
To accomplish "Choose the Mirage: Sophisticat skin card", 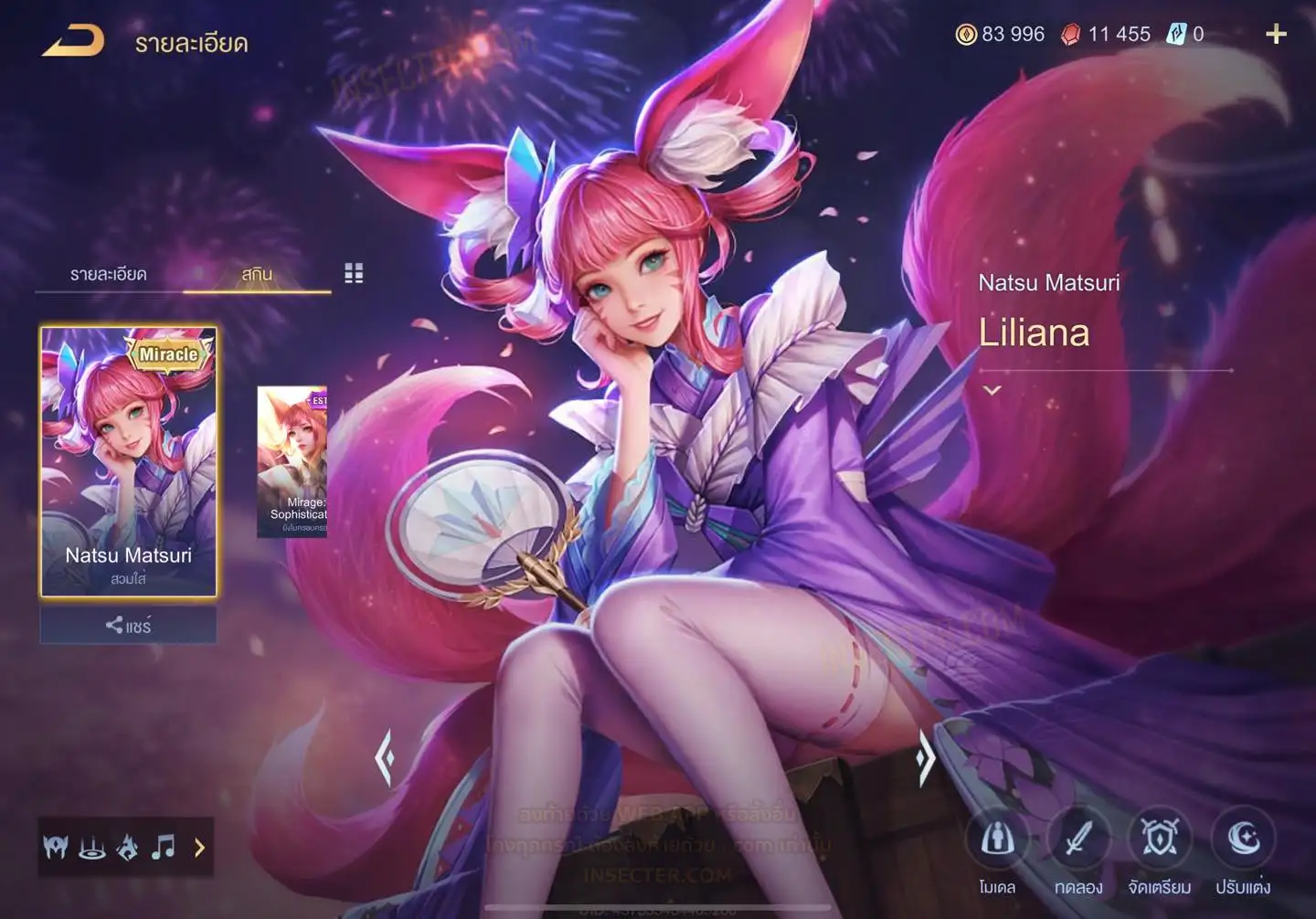I will (292, 461).
